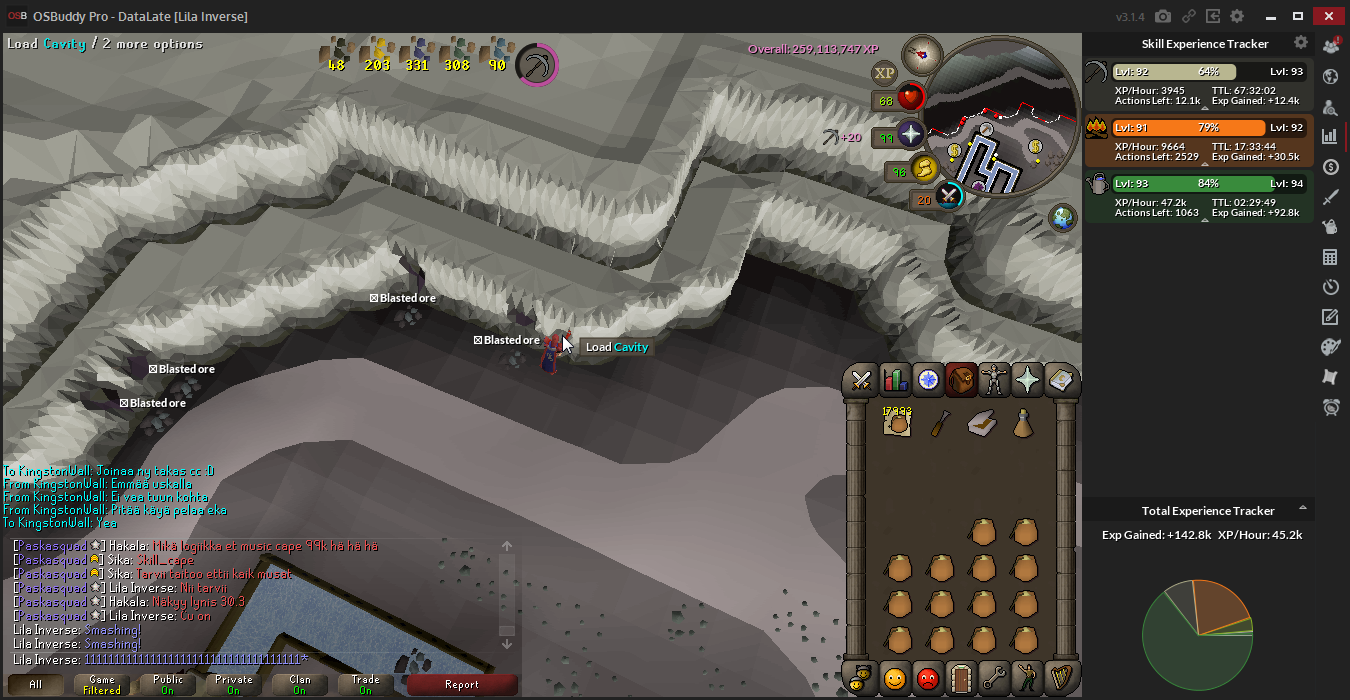Select the All chat tab

coord(35,685)
